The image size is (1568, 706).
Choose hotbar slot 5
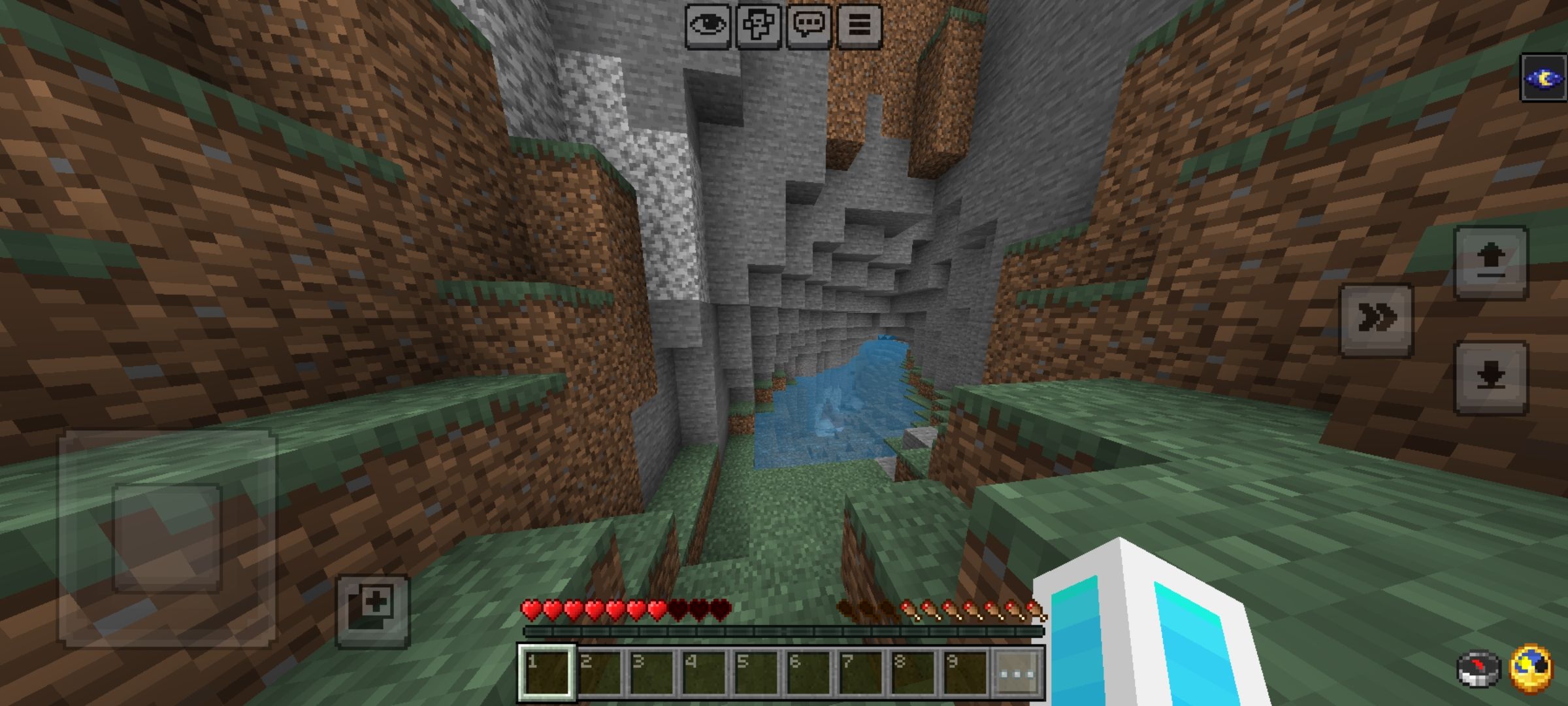(756, 673)
